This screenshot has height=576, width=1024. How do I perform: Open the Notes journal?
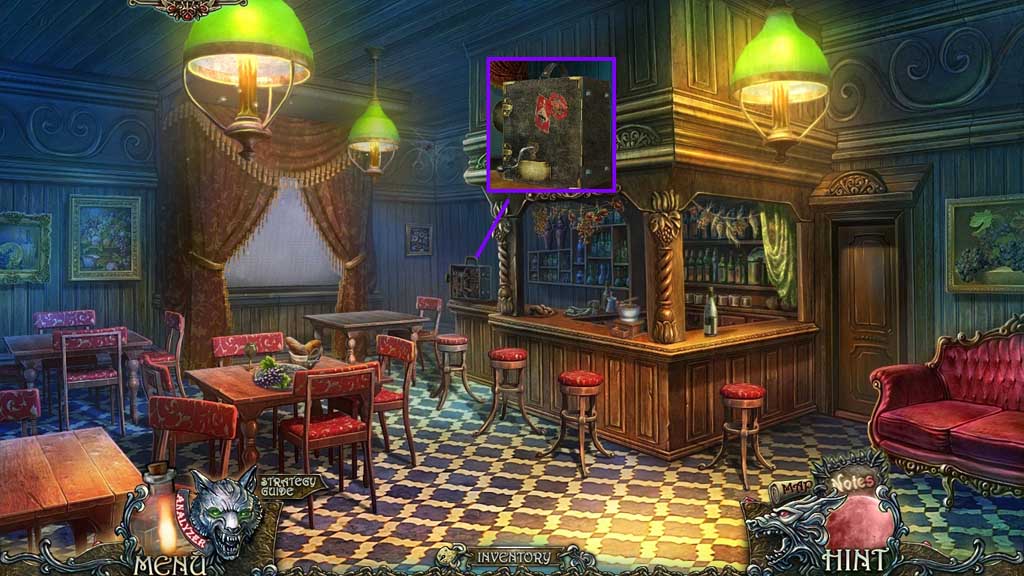pos(850,482)
